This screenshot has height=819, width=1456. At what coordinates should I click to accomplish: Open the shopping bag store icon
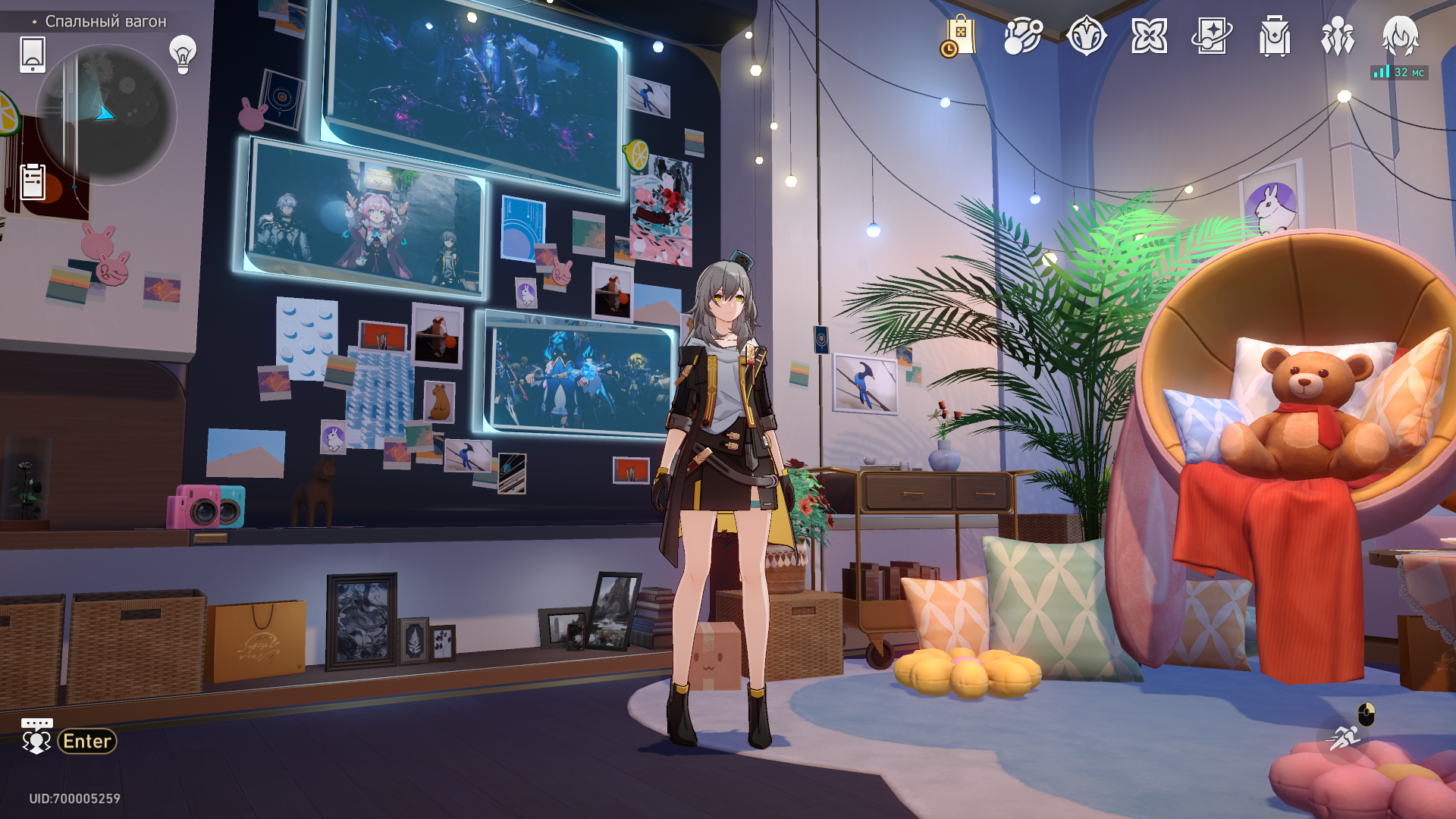(959, 36)
